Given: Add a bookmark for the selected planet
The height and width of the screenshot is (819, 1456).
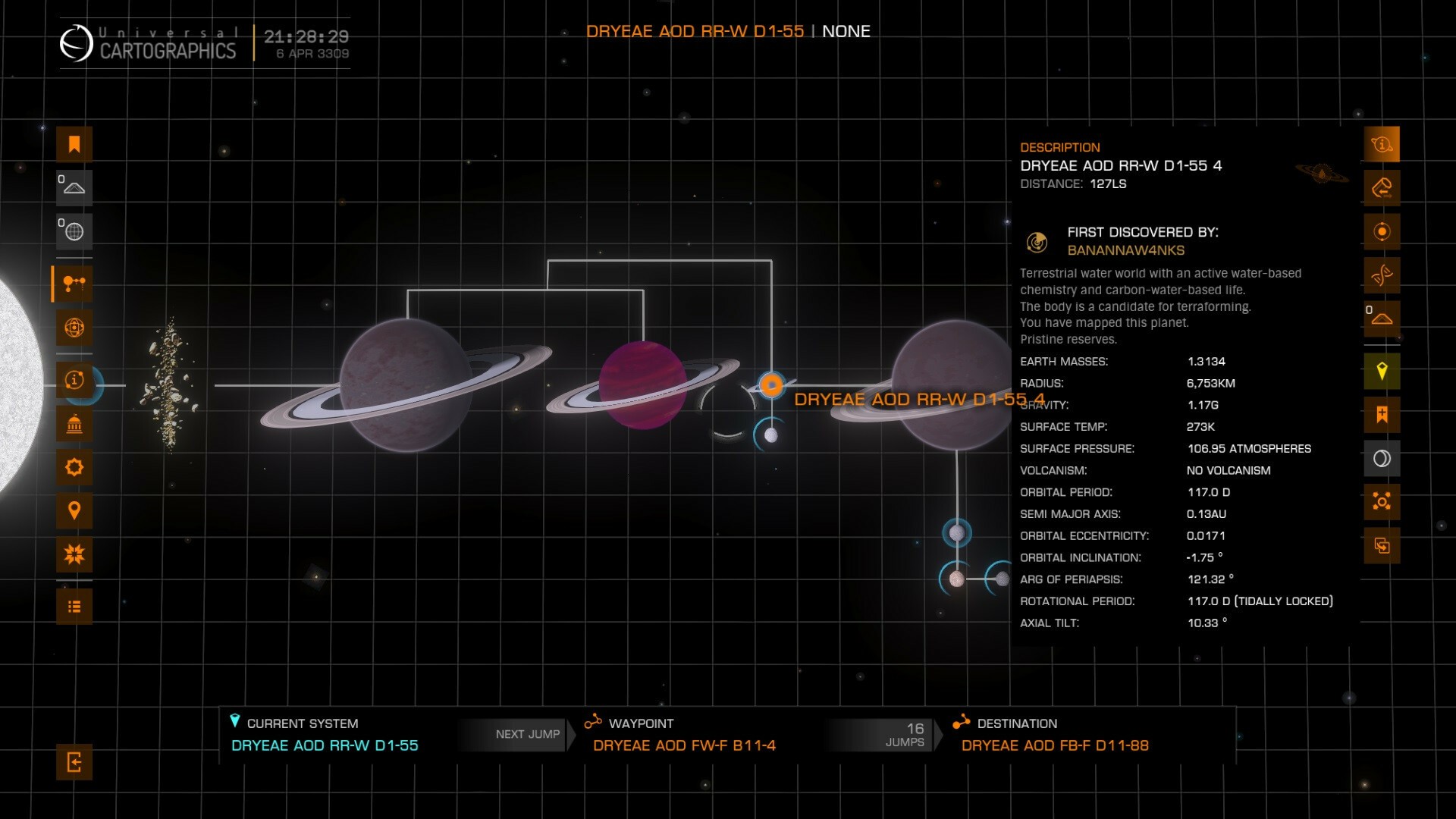Looking at the screenshot, I should [x=1382, y=415].
